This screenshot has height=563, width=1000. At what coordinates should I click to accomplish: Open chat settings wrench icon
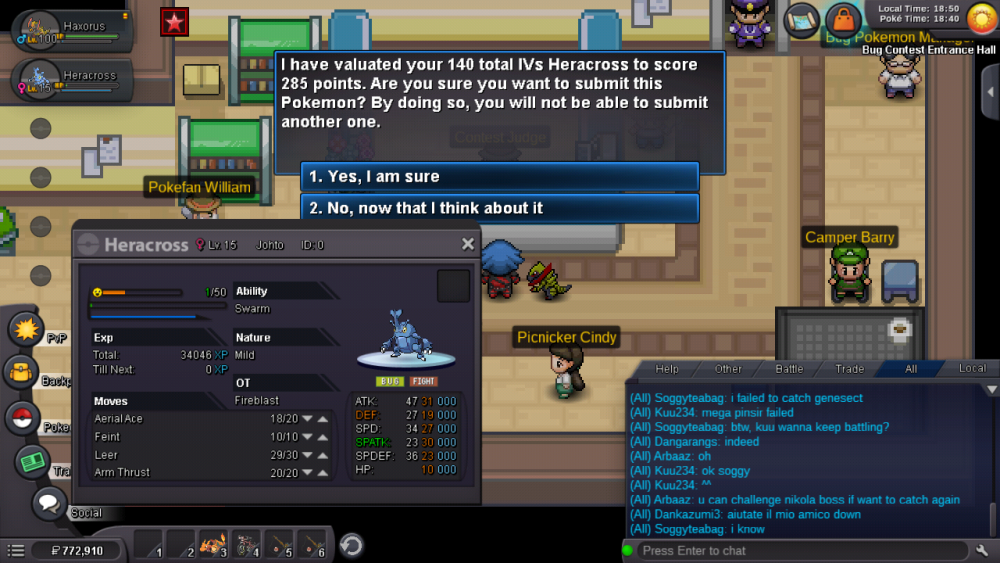pyautogui.click(x=982, y=550)
